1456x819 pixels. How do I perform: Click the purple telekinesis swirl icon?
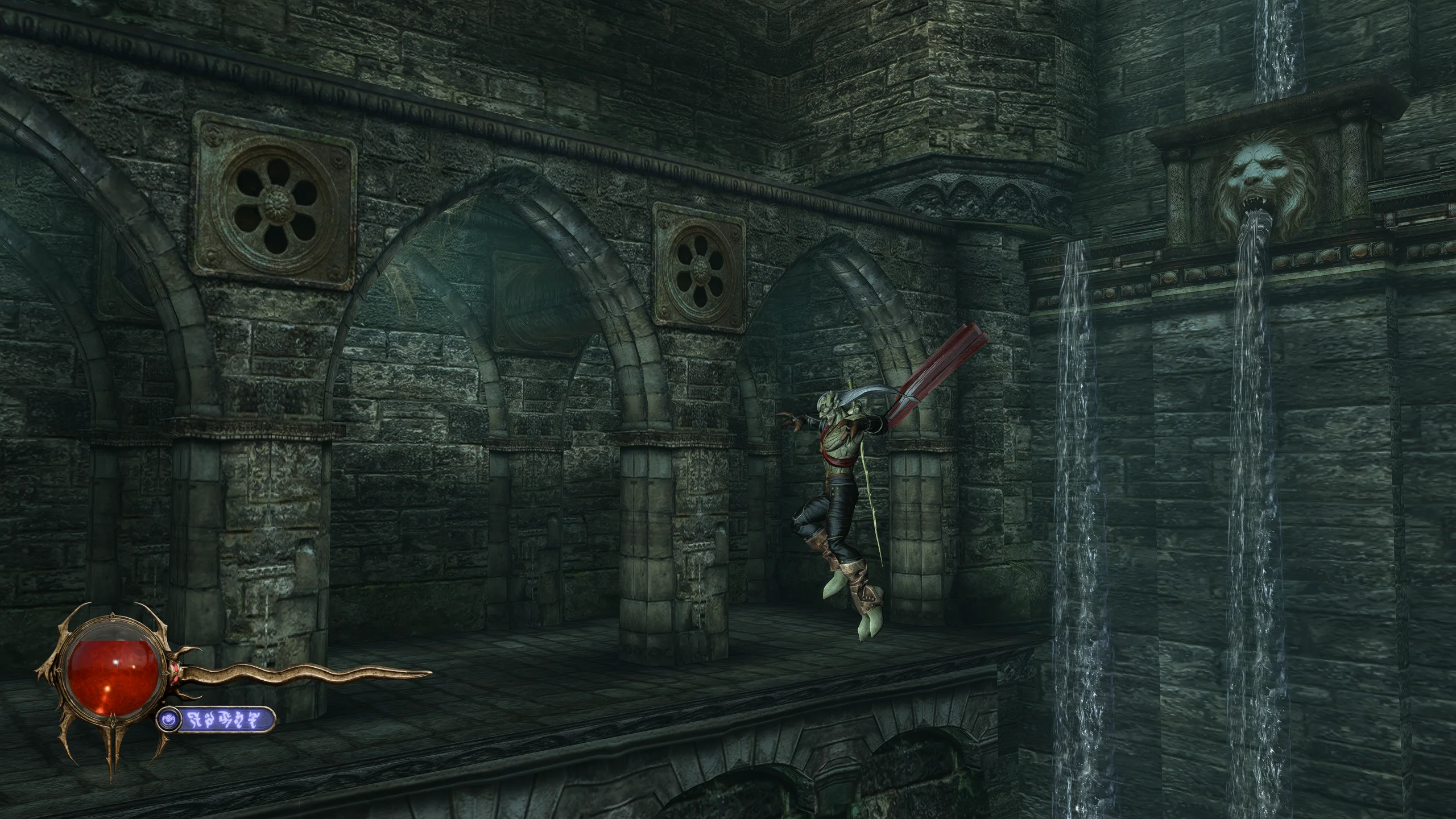168,719
